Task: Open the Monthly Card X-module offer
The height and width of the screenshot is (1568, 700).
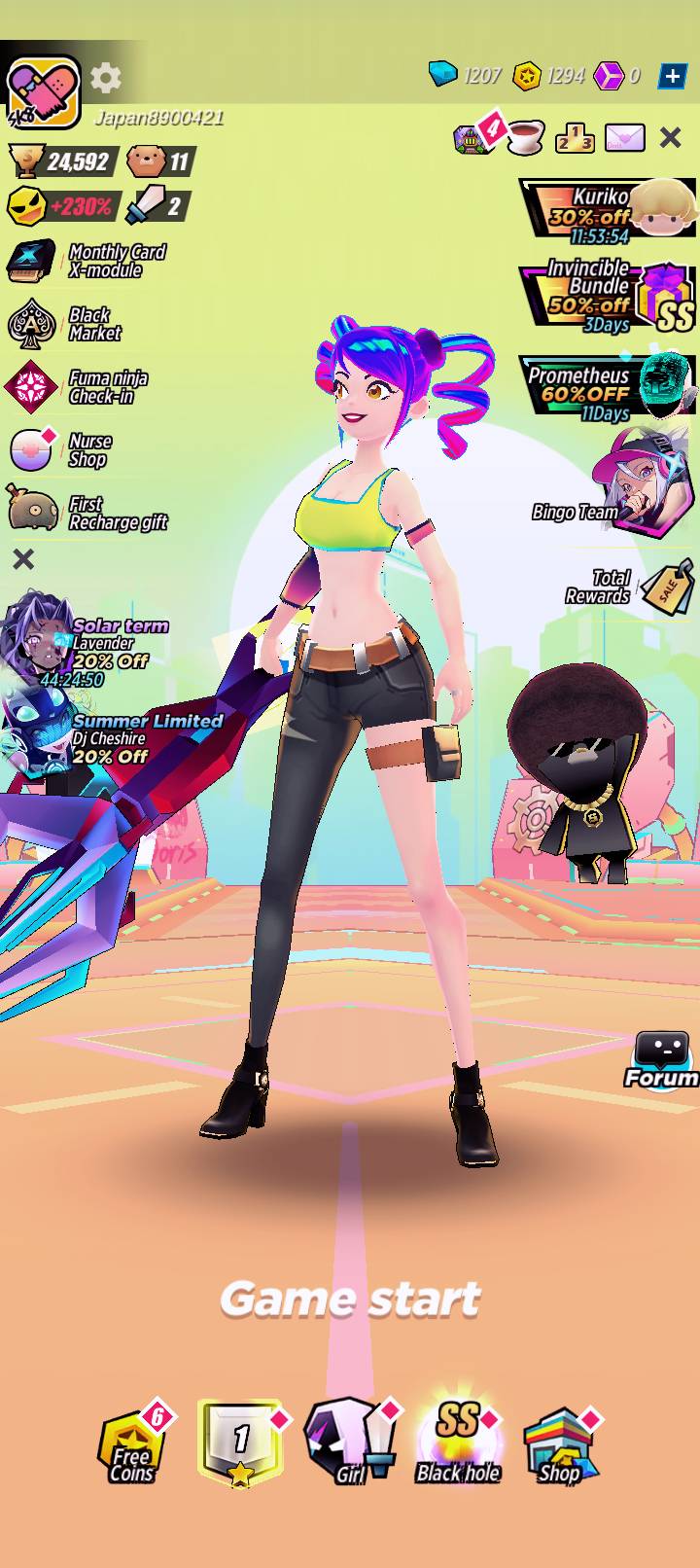Action: (x=87, y=261)
